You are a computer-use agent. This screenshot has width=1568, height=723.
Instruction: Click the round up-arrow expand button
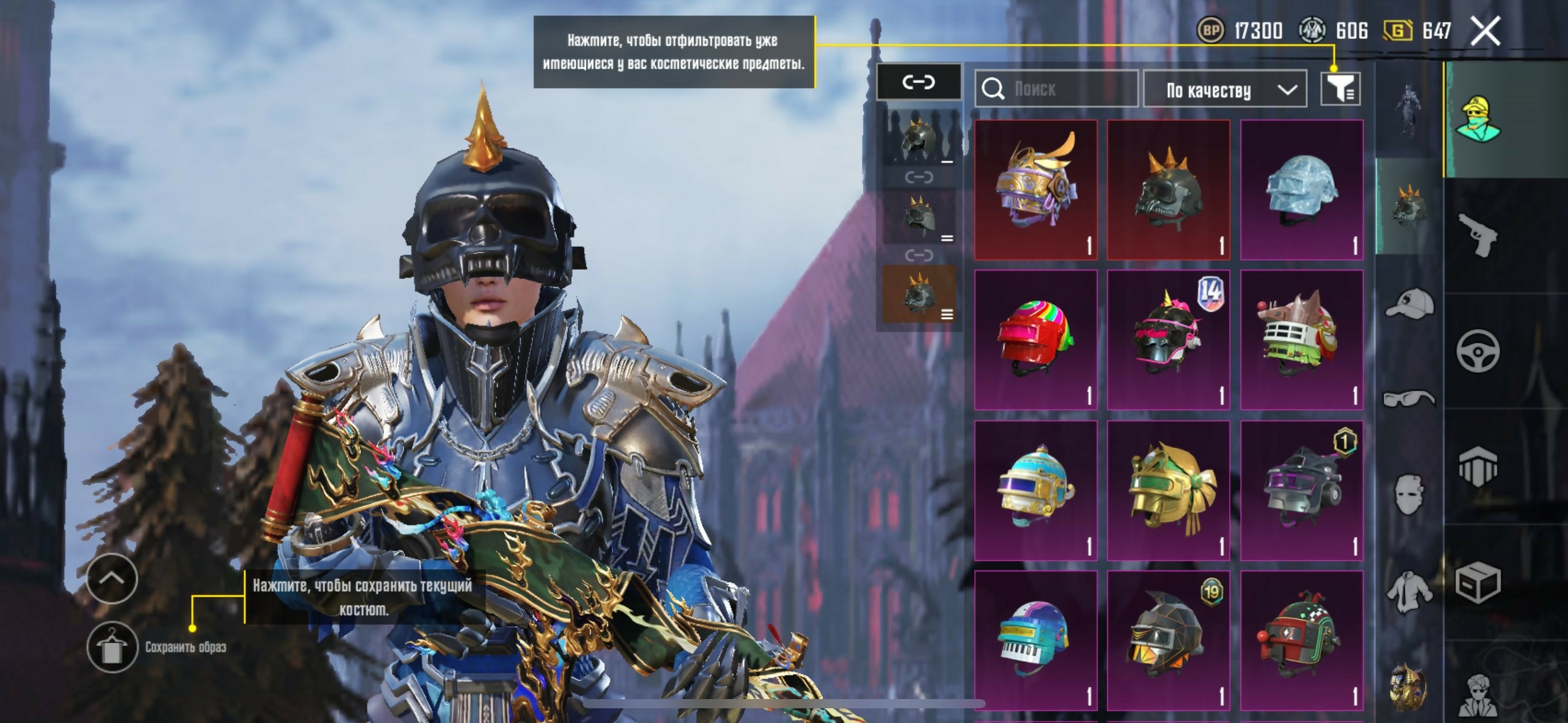coord(112,578)
